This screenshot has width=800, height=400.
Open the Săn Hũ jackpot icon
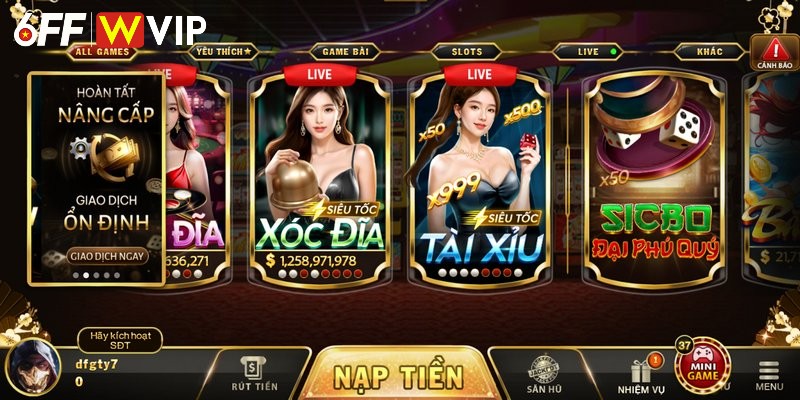[x=542, y=373]
